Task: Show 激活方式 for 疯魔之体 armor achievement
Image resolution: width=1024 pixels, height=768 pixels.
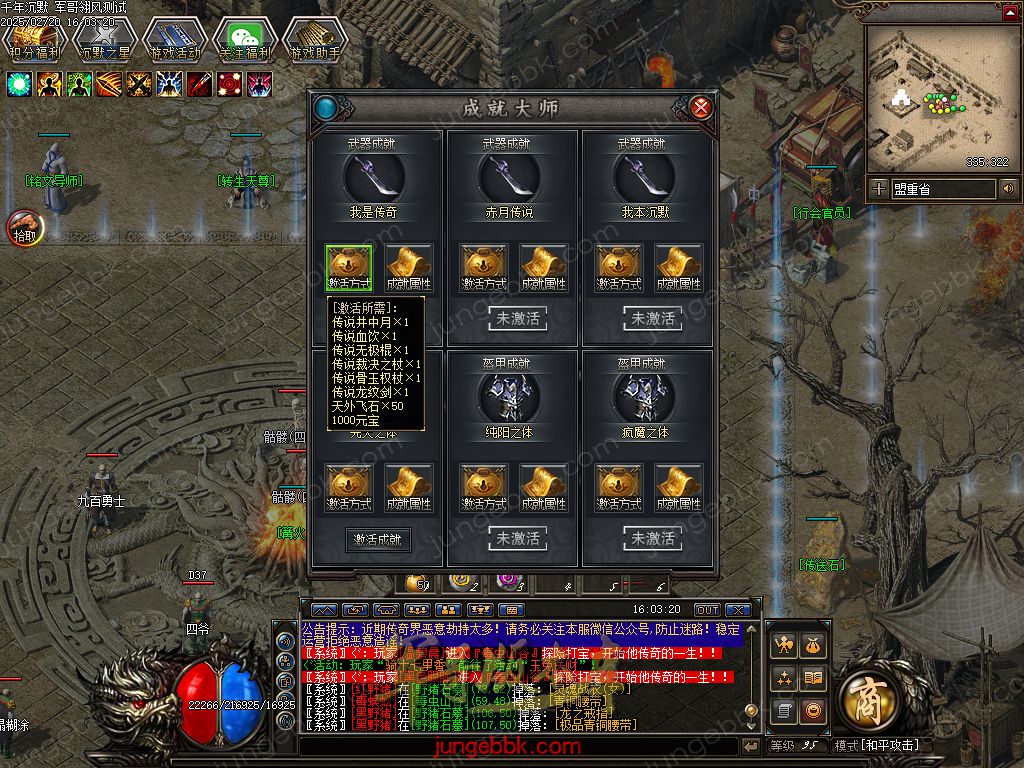Action: [619, 487]
